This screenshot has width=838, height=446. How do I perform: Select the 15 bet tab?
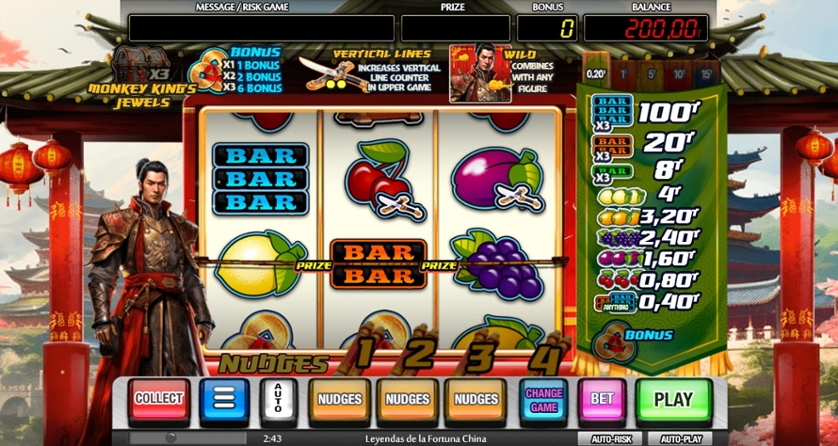point(706,72)
